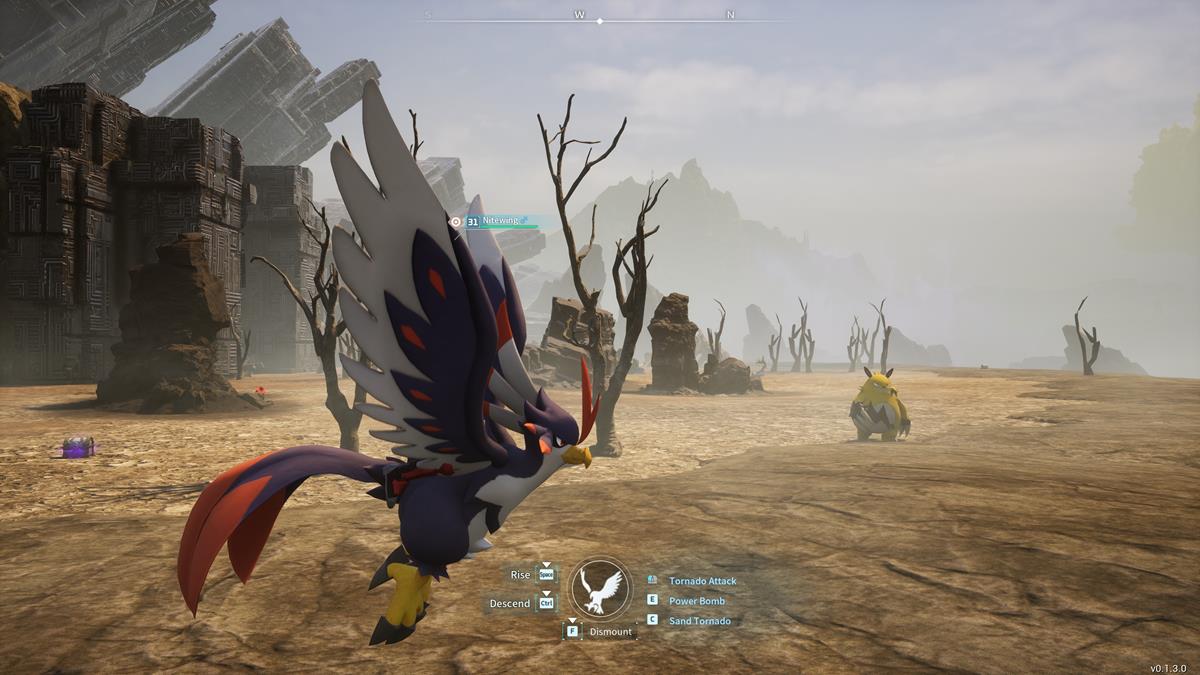Click the Nitewing mount emblem icon
This screenshot has width=1200, height=675.
[x=601, y=589]
